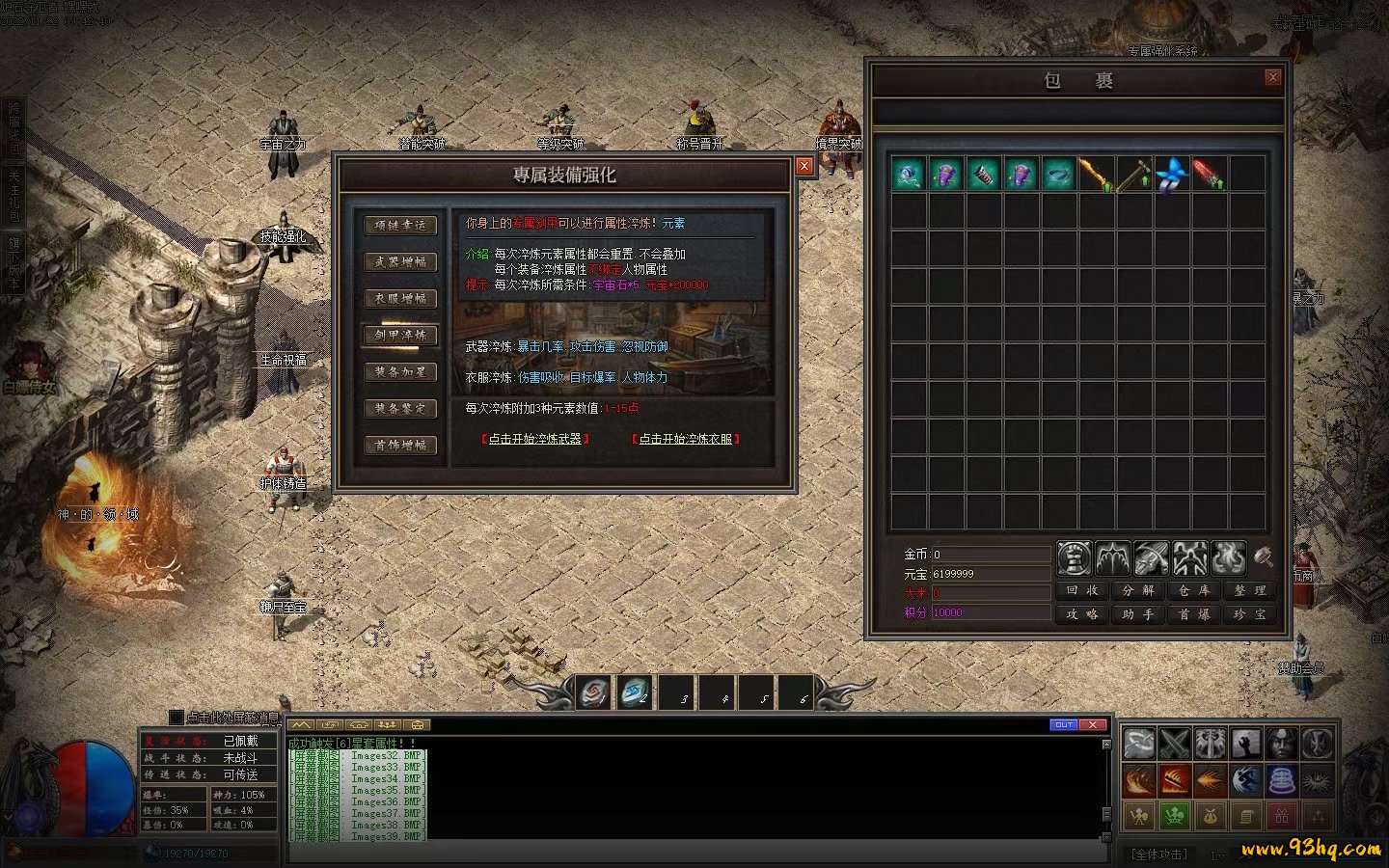Viewport: 1389px width, 868px height.
Task: Close the chat panel with red X
Action: click(x=1092, y=724)
